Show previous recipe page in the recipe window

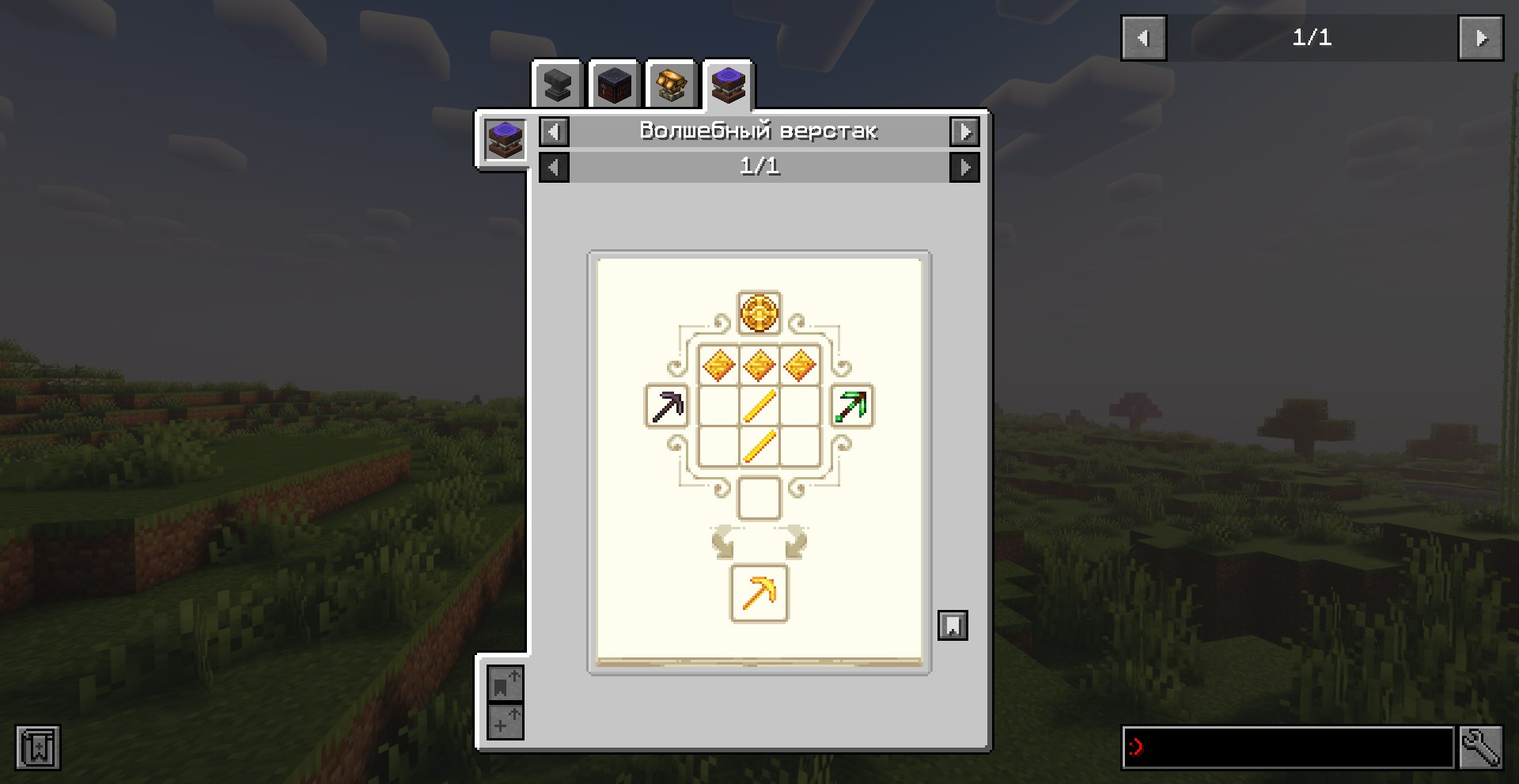554,167
